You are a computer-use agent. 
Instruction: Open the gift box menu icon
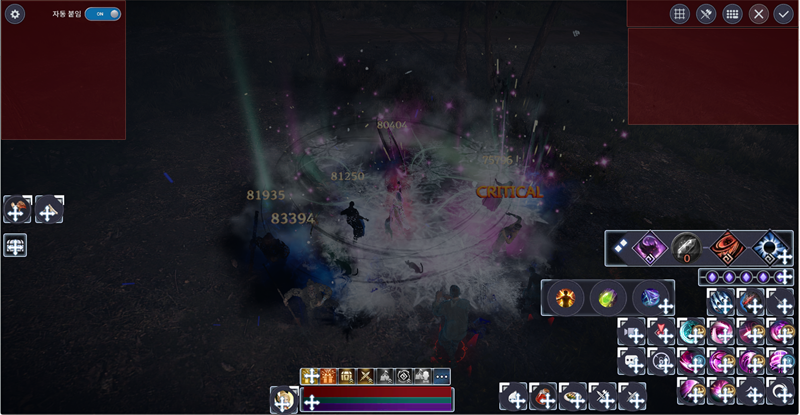pos(328,376)
